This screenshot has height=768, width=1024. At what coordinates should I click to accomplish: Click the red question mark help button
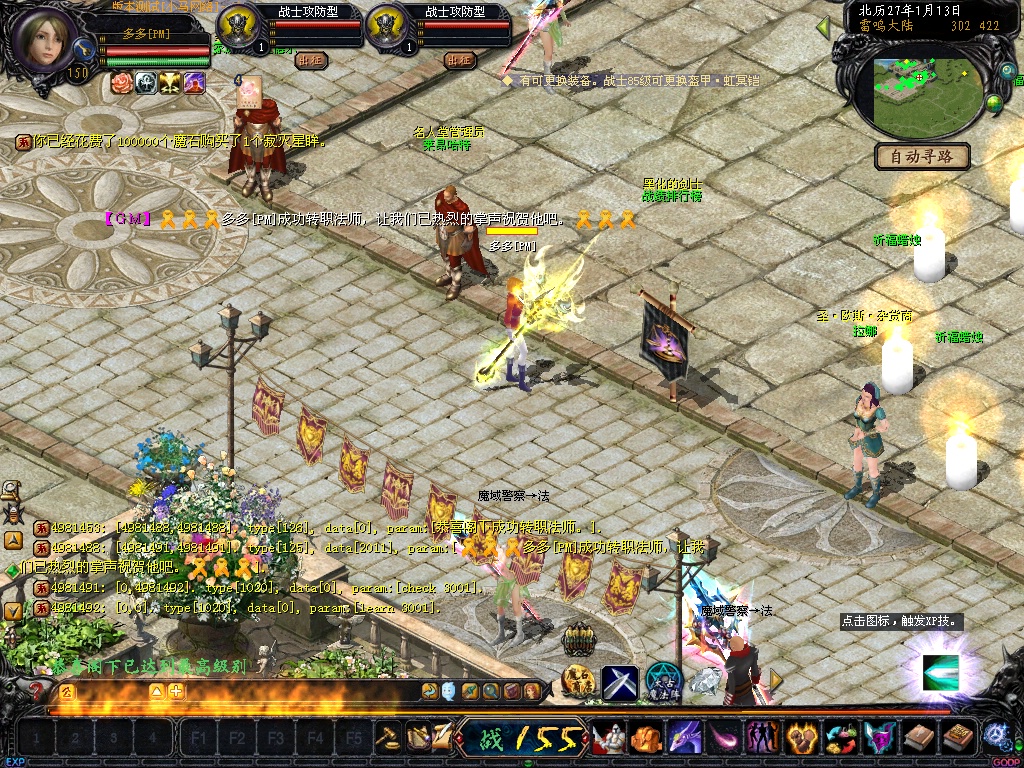pyautogui.click(x=37, y=690)
